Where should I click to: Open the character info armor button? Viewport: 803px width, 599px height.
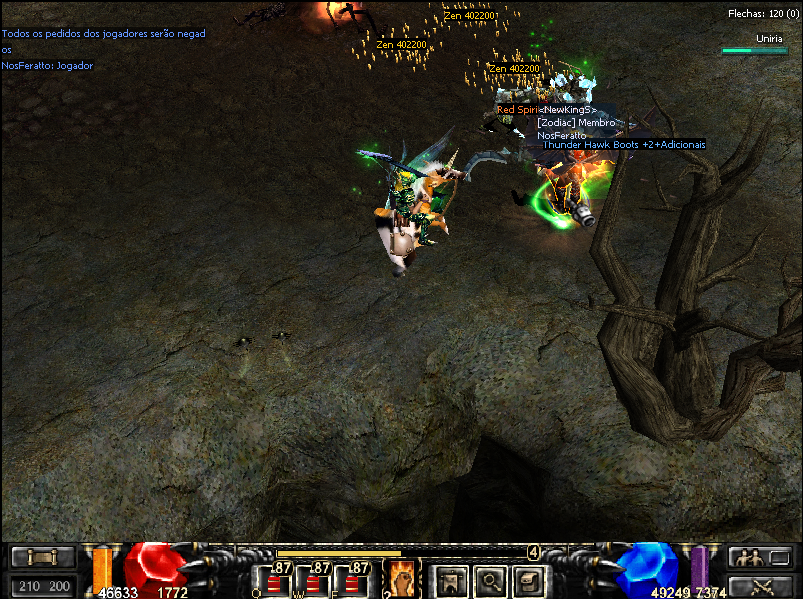pos(452,579)
